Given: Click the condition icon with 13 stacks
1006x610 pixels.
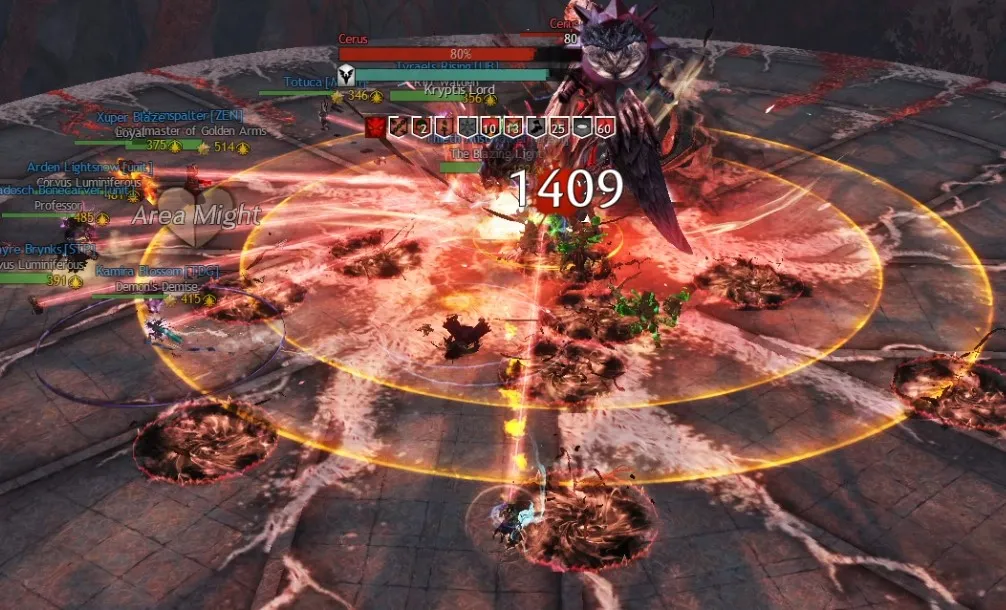Looking at the screenshot, I should tap(511, 126).
